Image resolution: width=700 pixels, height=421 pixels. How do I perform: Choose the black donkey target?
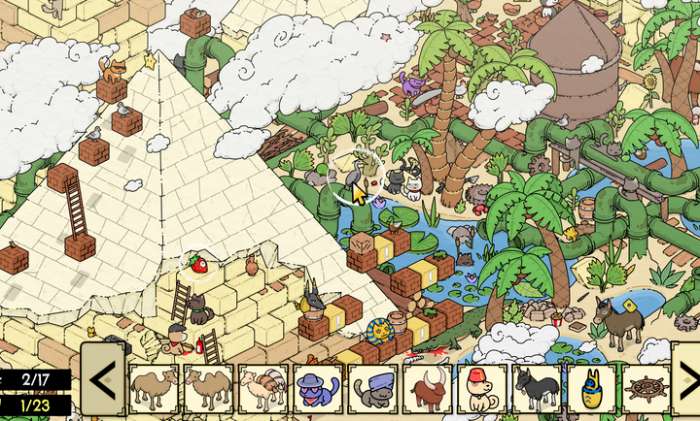[536, 388]
